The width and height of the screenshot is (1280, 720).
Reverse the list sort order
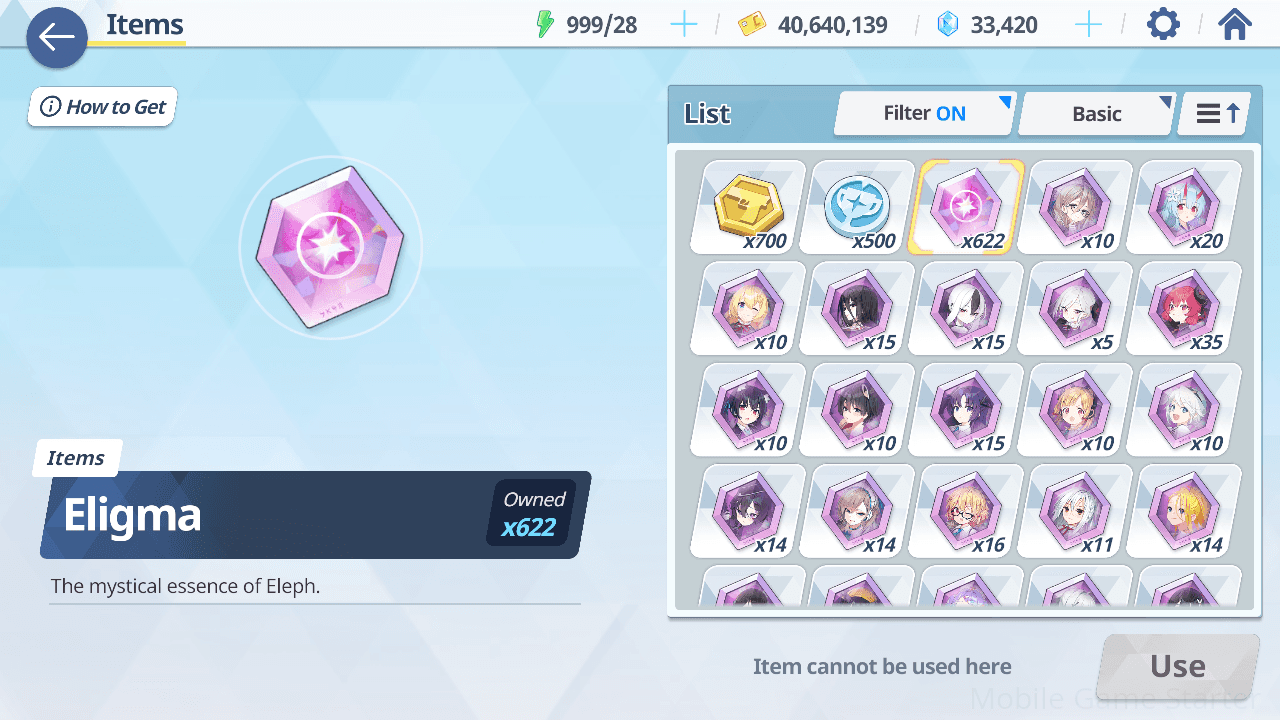(1214, 114)
